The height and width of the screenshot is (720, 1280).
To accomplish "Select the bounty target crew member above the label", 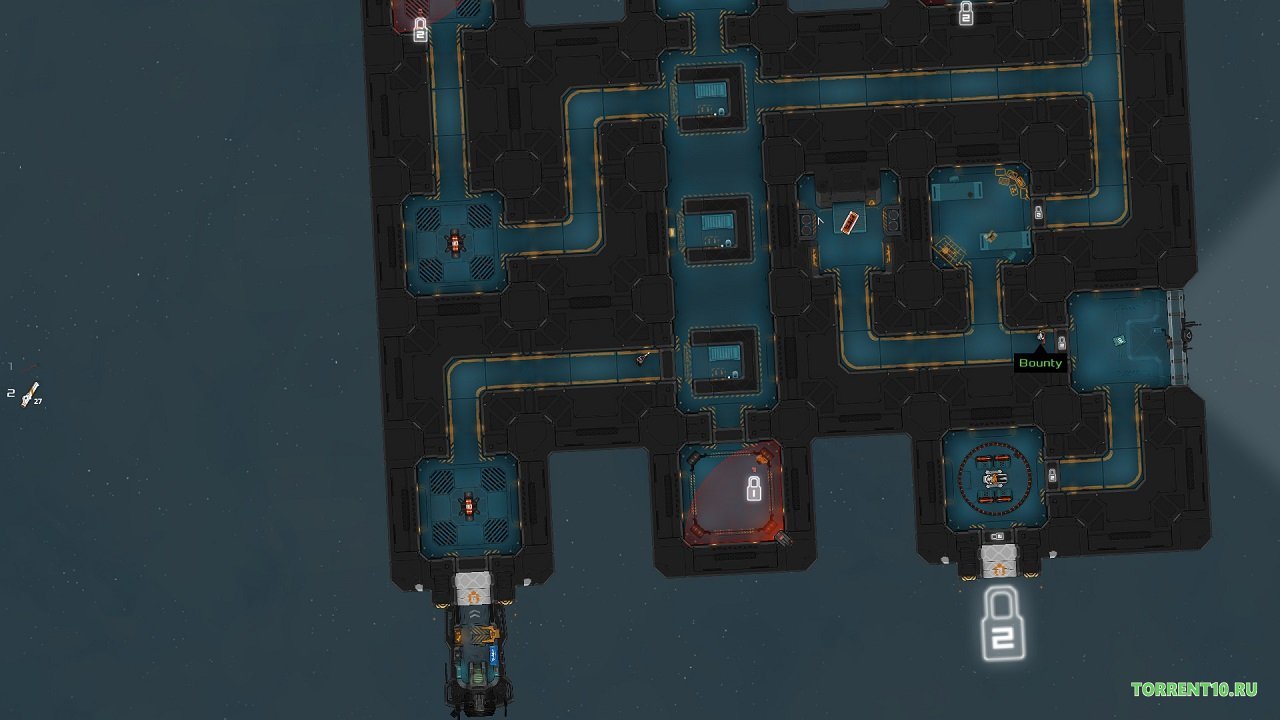I will (1042, 336).
